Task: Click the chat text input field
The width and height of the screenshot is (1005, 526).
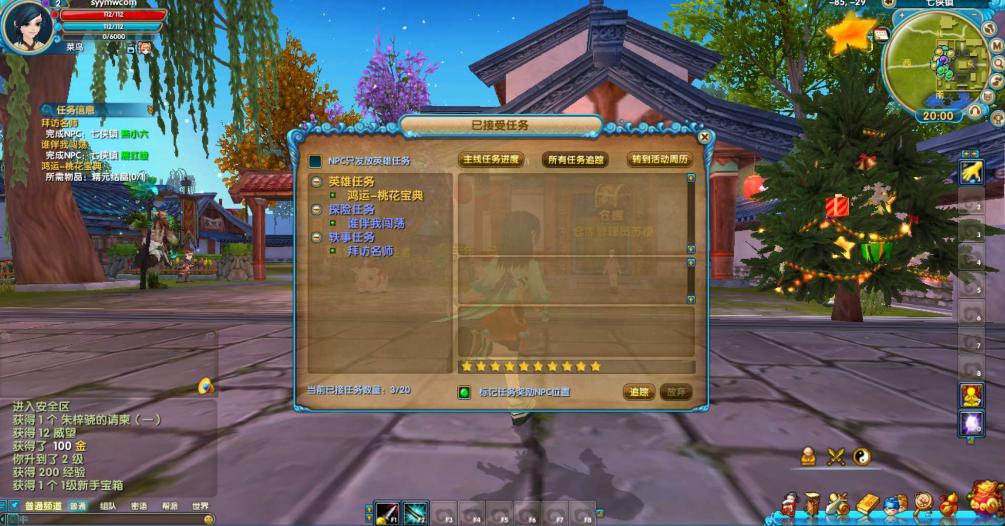Action: tap(100, 519)
